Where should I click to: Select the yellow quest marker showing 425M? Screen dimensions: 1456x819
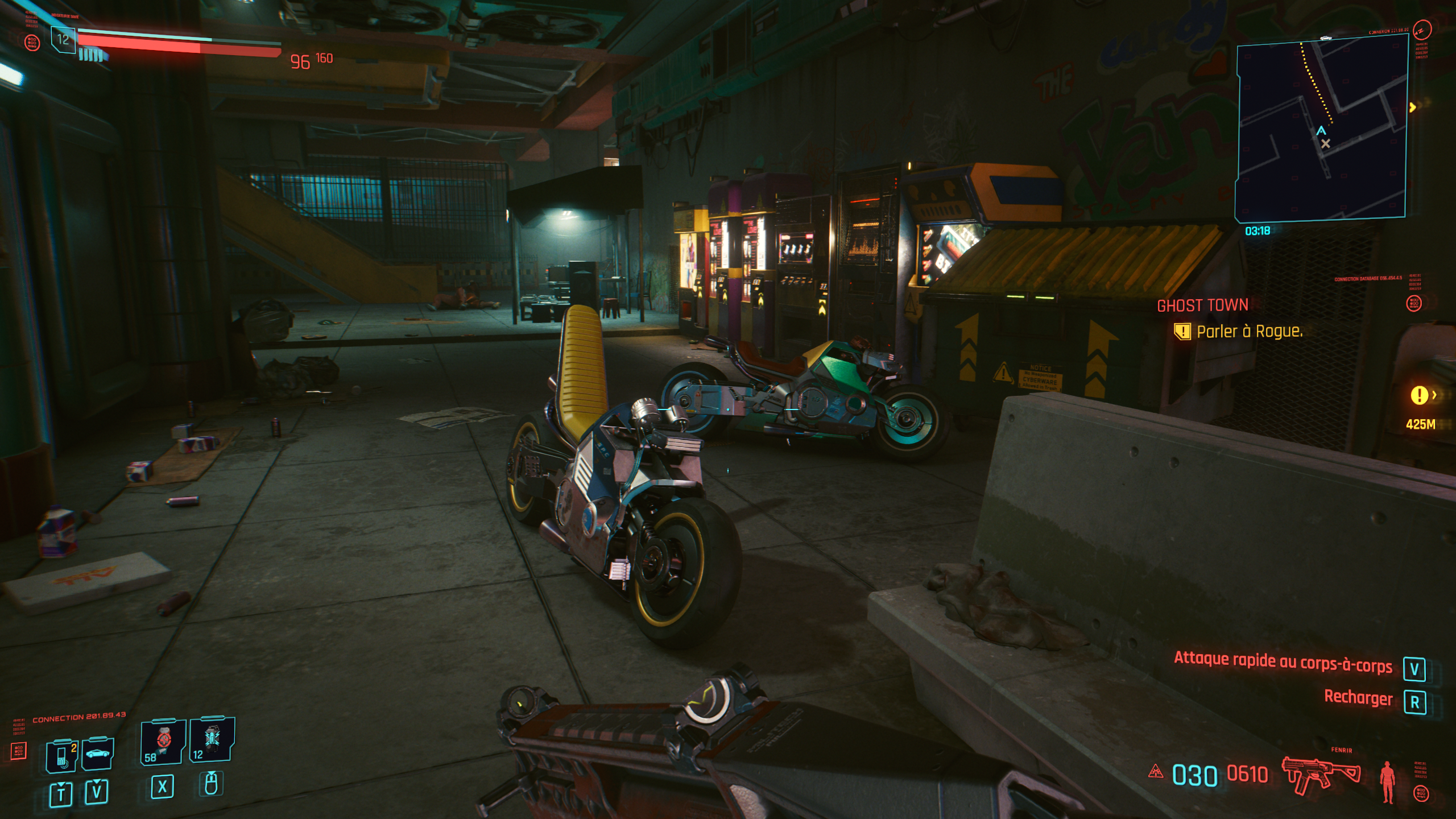(1420, 395)
